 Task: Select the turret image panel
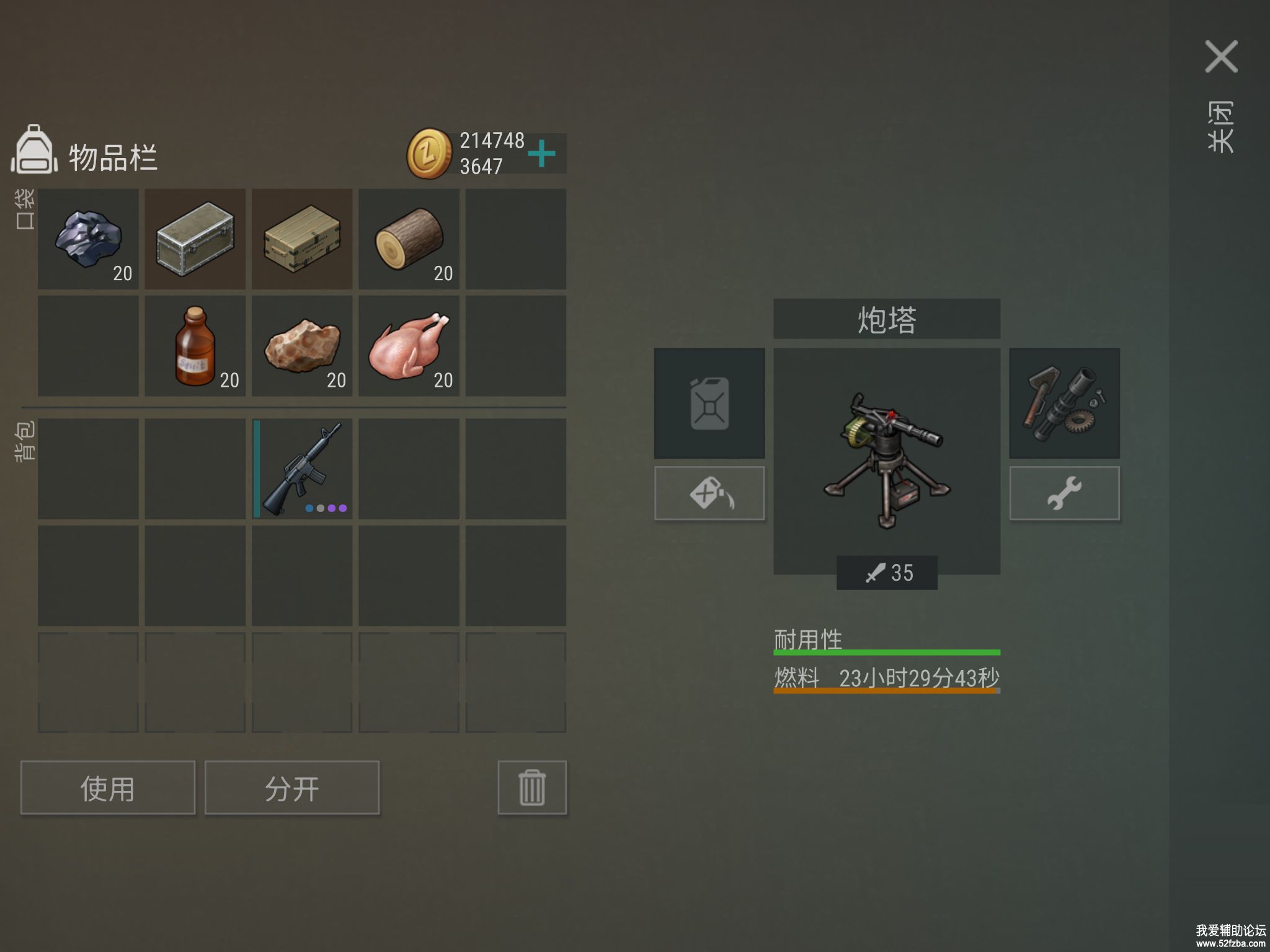[x=887, y=459]
